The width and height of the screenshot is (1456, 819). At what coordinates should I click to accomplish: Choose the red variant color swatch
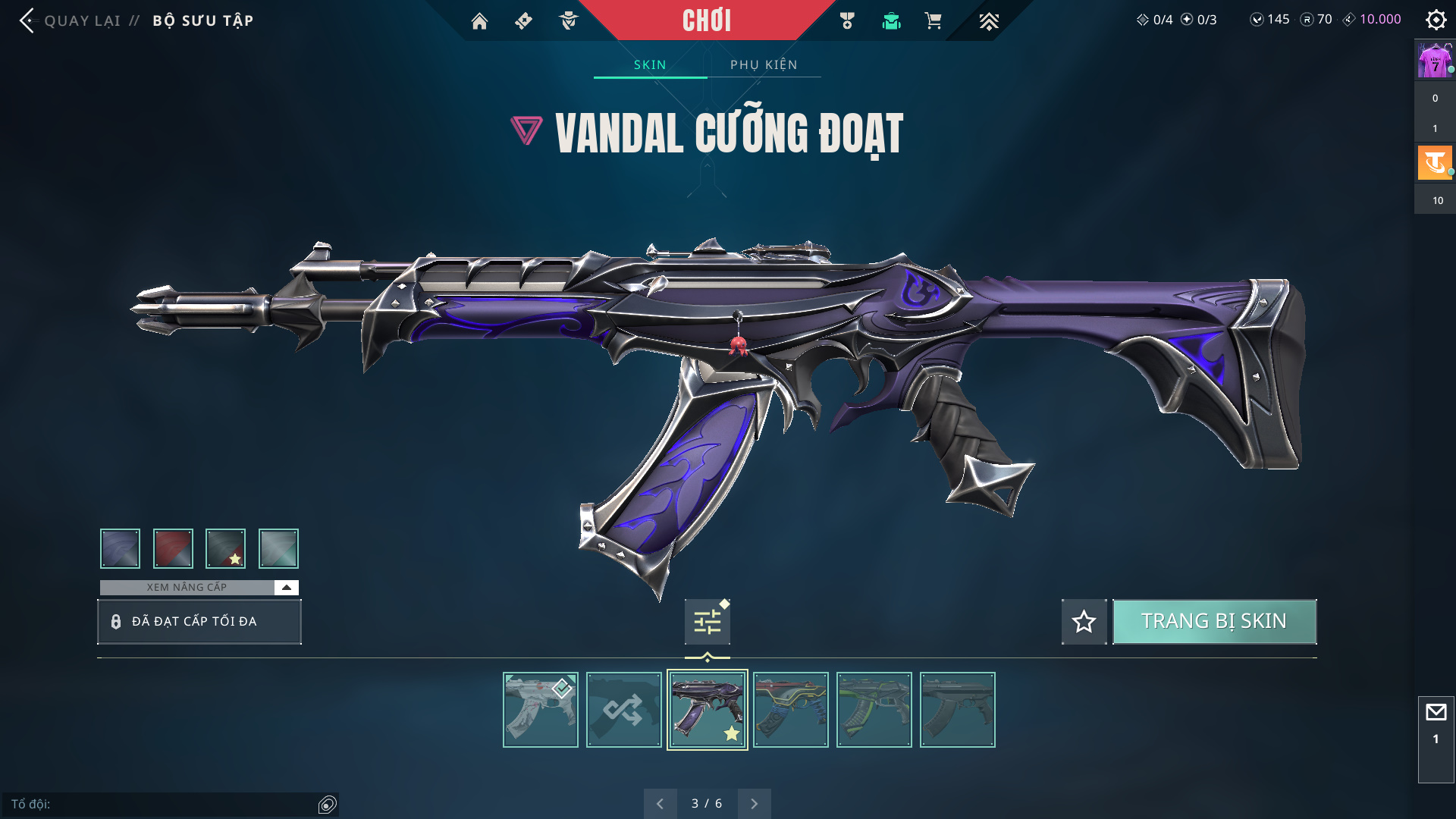coord(173,548)
